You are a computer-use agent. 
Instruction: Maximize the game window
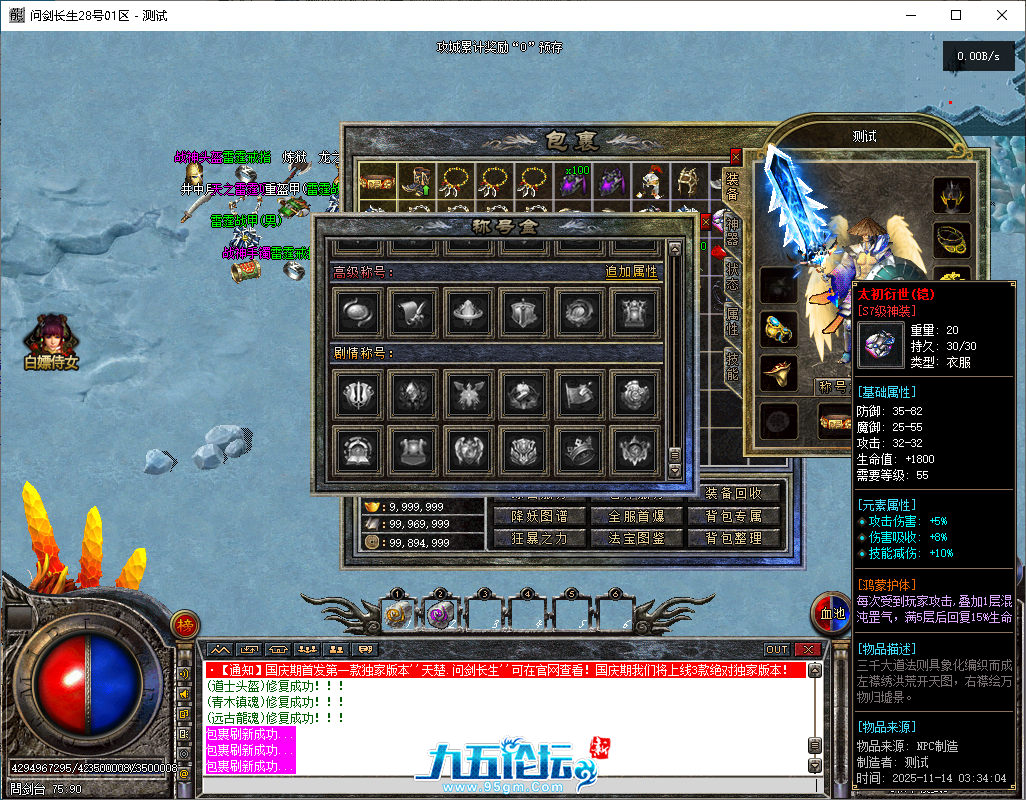click(x=956, y=15)
